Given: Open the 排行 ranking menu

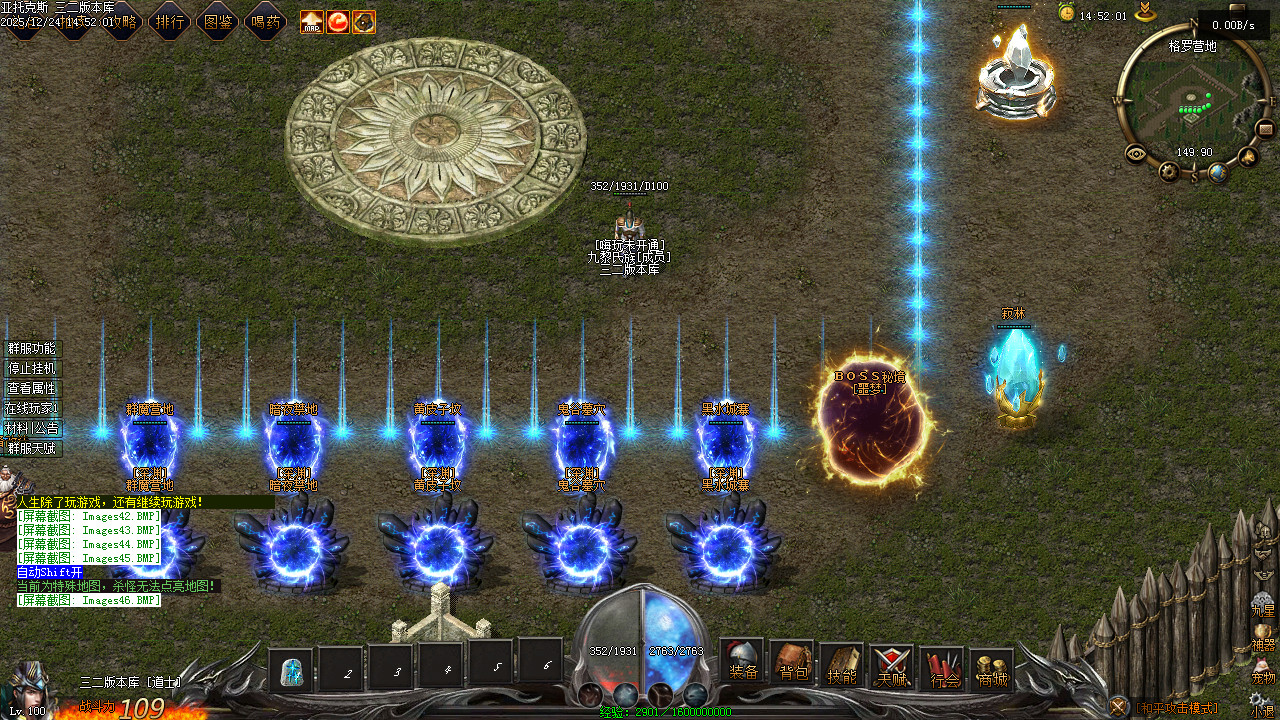Looking at the screenshot, I should coord(170,20).
